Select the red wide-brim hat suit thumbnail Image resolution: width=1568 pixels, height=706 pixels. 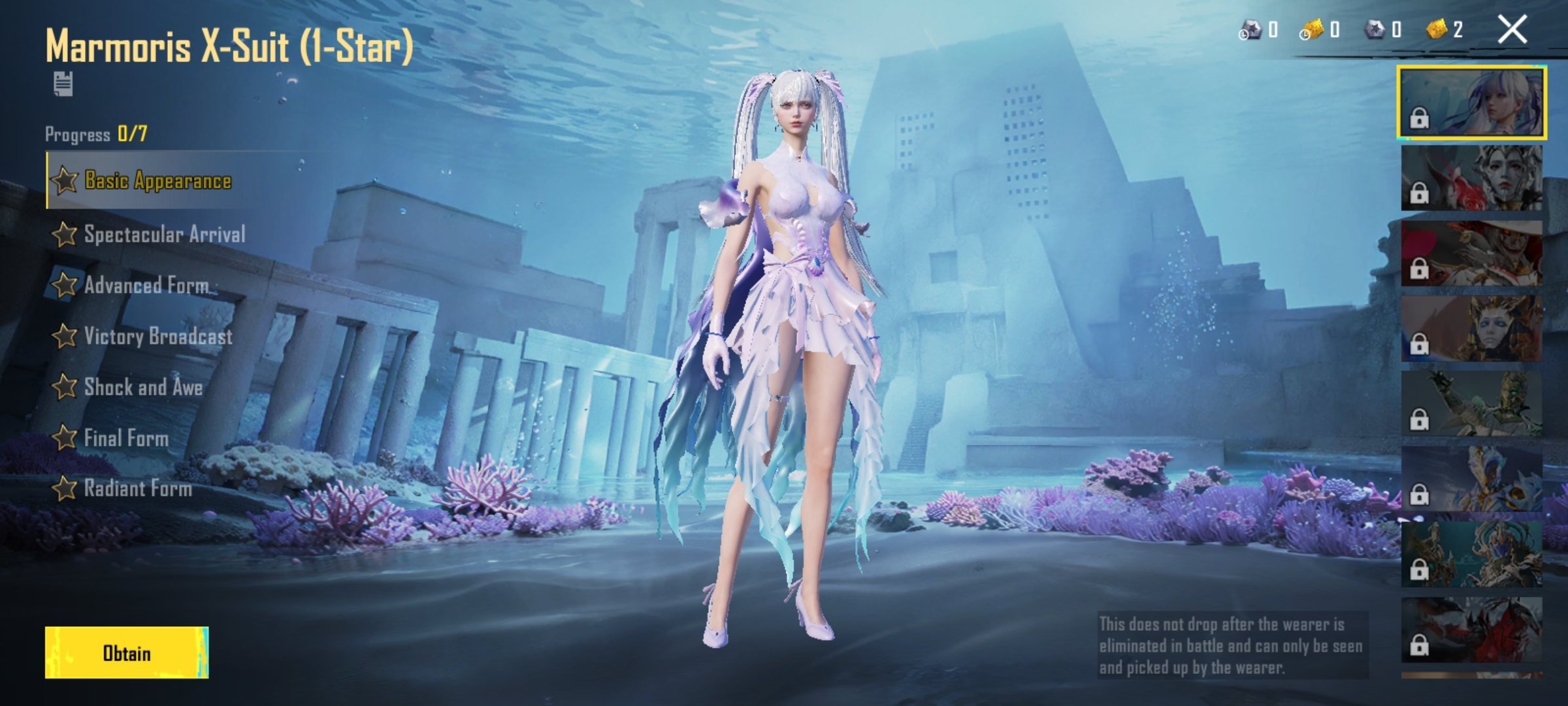(x=1471, y=253)
